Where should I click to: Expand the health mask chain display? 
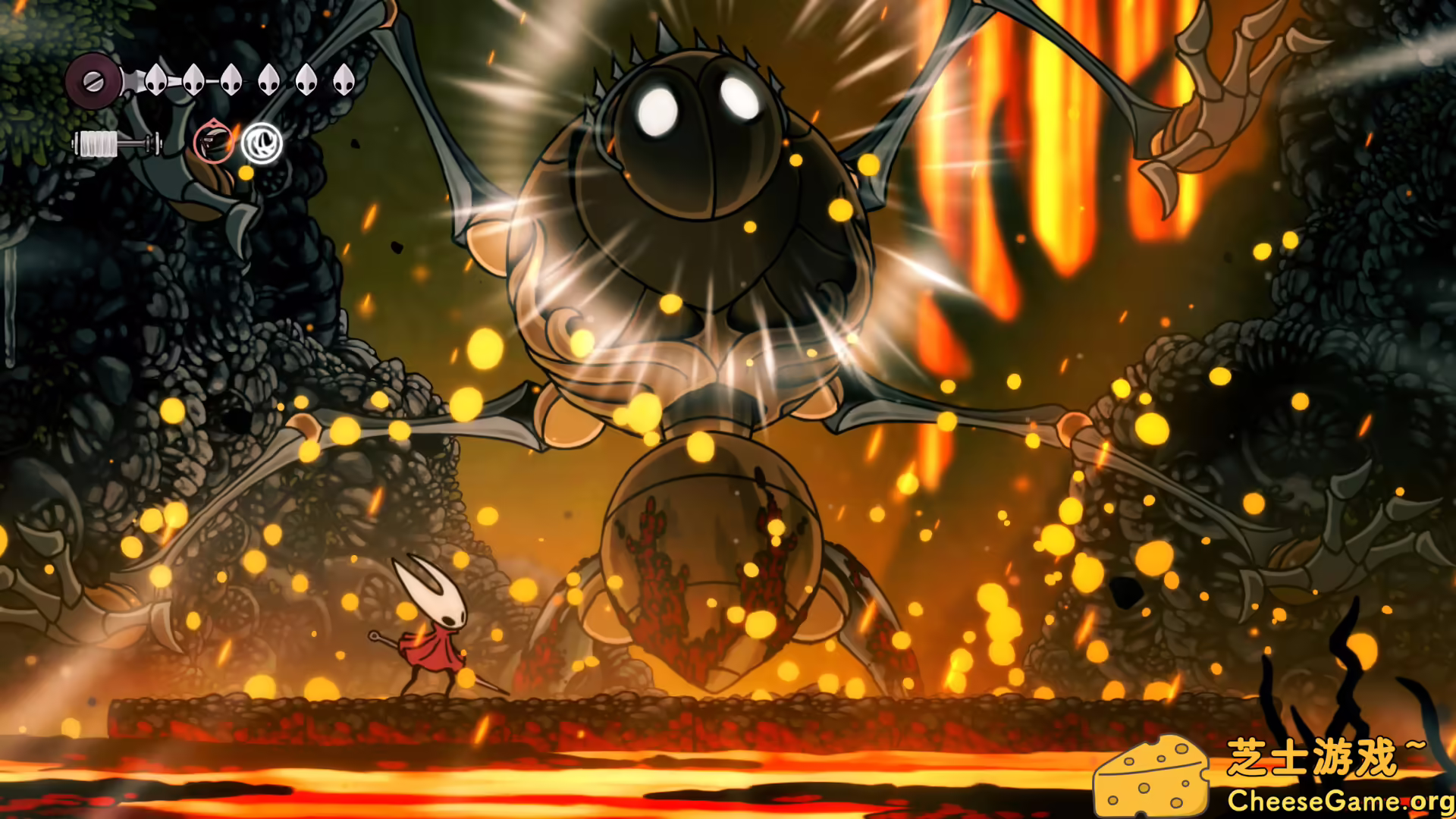point(250,81)
